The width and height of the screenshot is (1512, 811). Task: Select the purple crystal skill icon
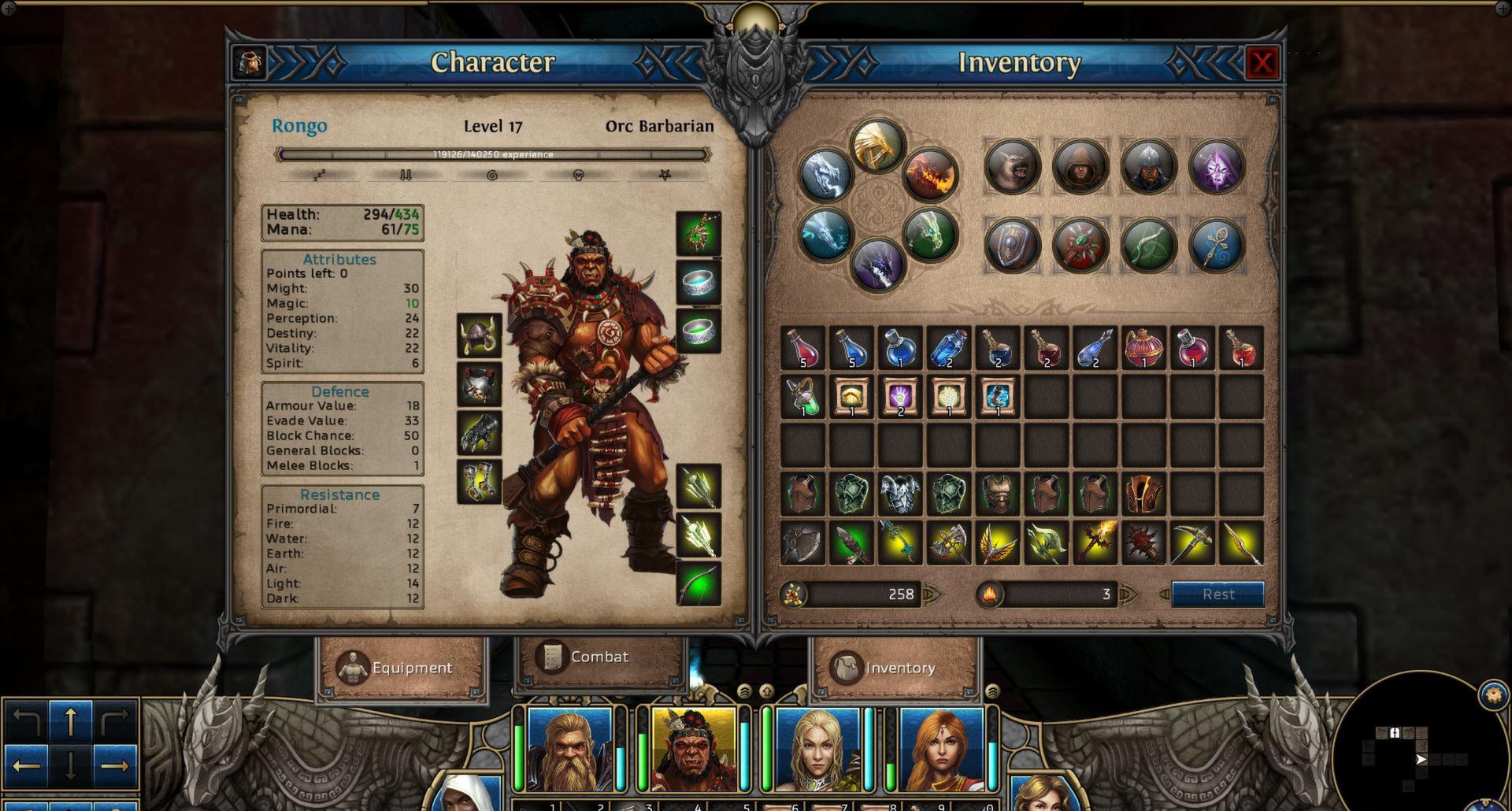pyautogui.click(x=1217, y=166)
